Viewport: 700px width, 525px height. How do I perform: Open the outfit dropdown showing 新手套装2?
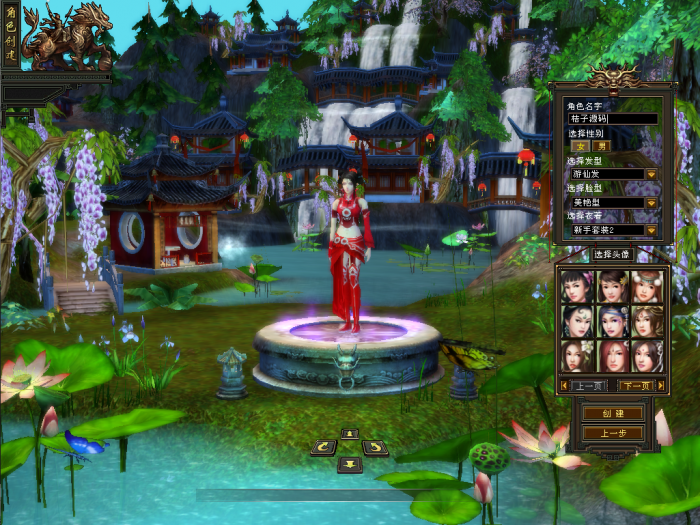tap(650, 230)
